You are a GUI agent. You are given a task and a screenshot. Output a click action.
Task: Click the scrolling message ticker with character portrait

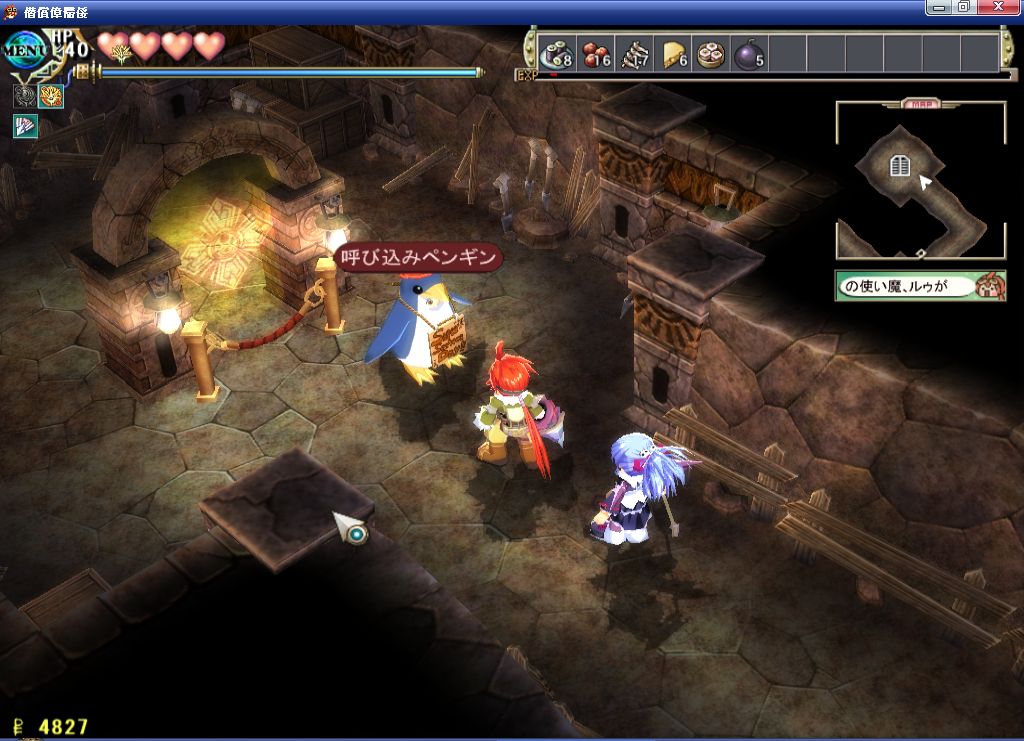[x=920, y=286]
